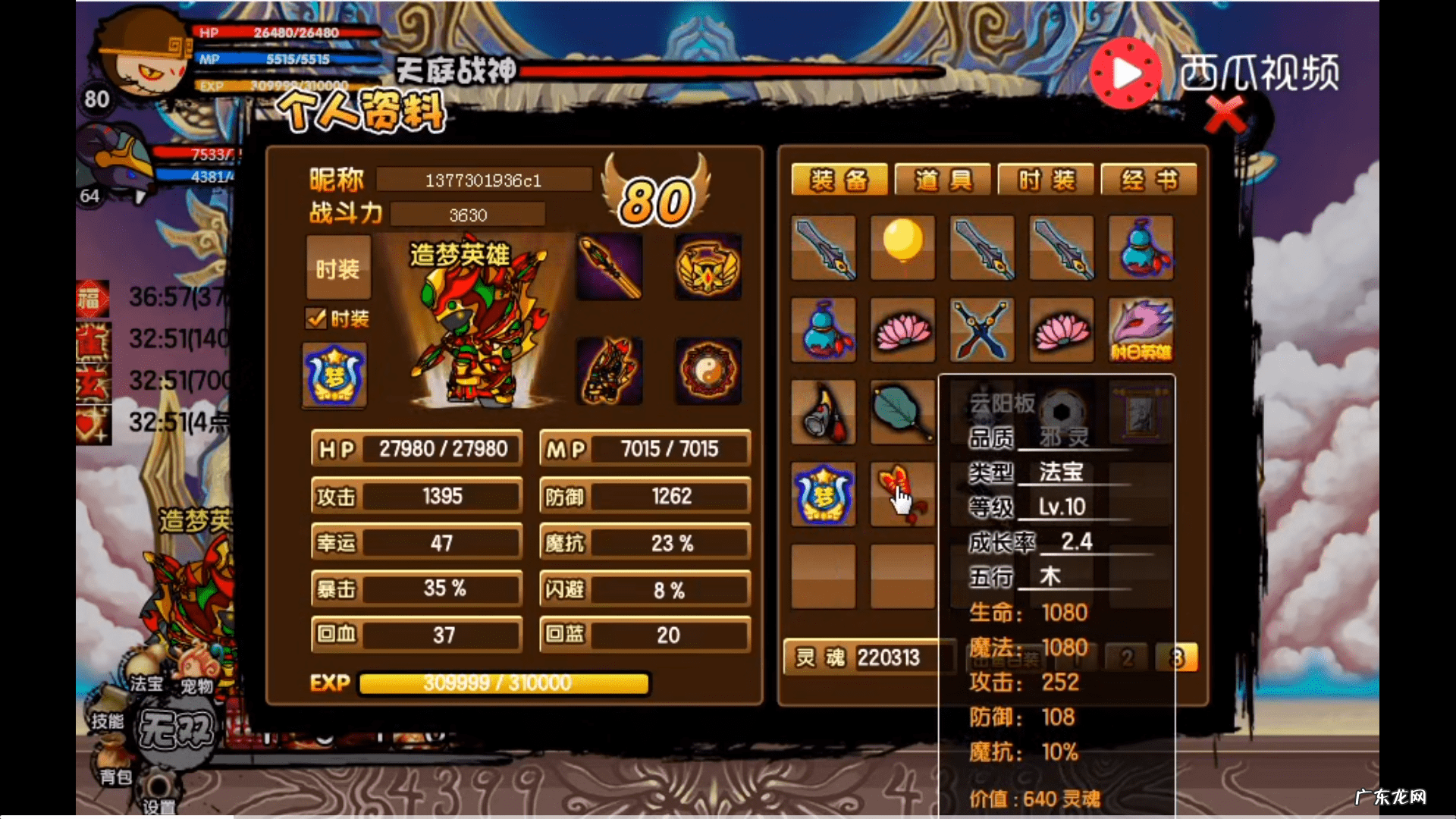Close the personal info panel with the red X

[1224, 115]
